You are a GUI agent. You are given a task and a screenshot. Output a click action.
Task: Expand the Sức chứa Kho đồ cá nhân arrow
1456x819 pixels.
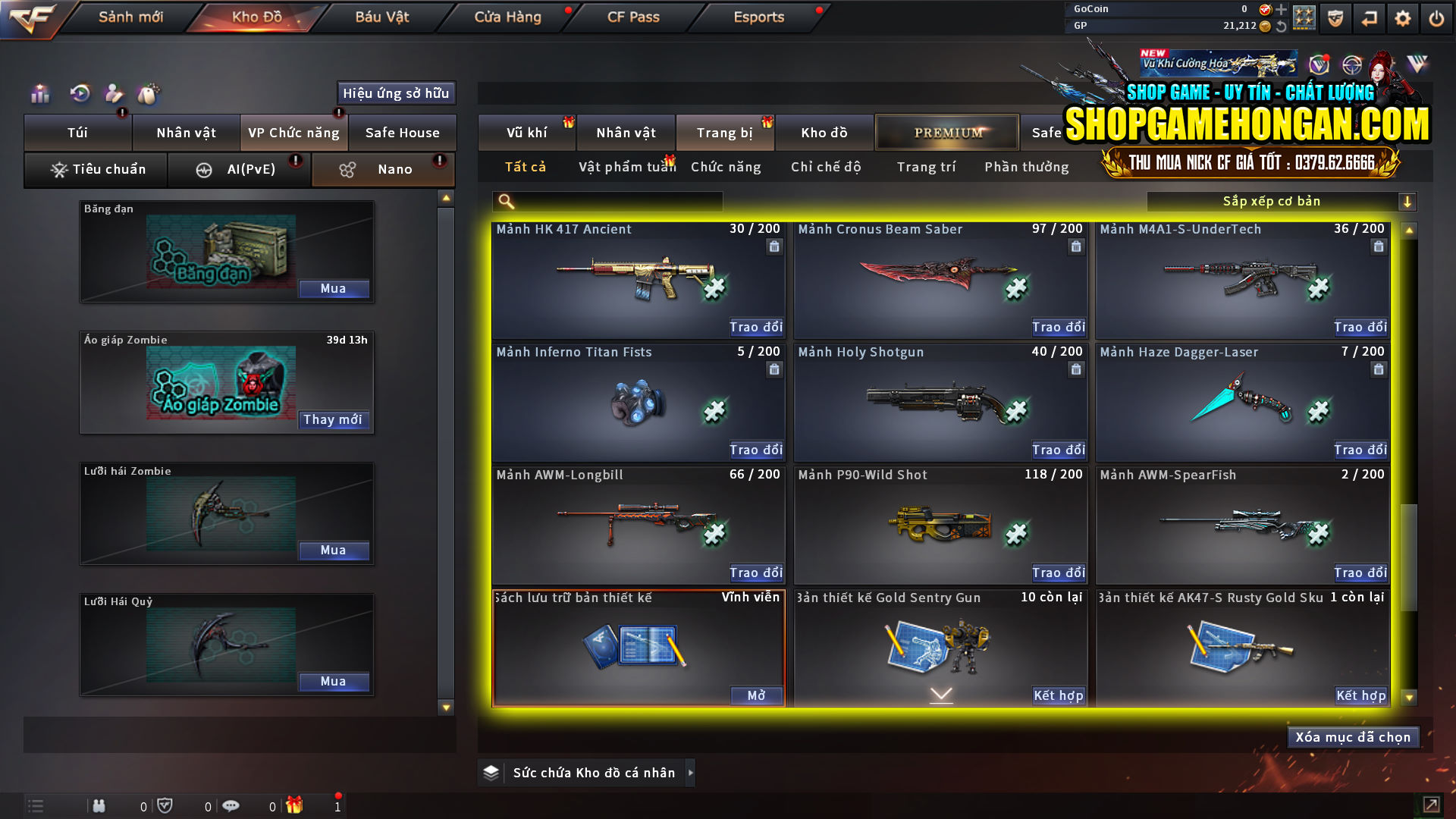coord(691,773)
